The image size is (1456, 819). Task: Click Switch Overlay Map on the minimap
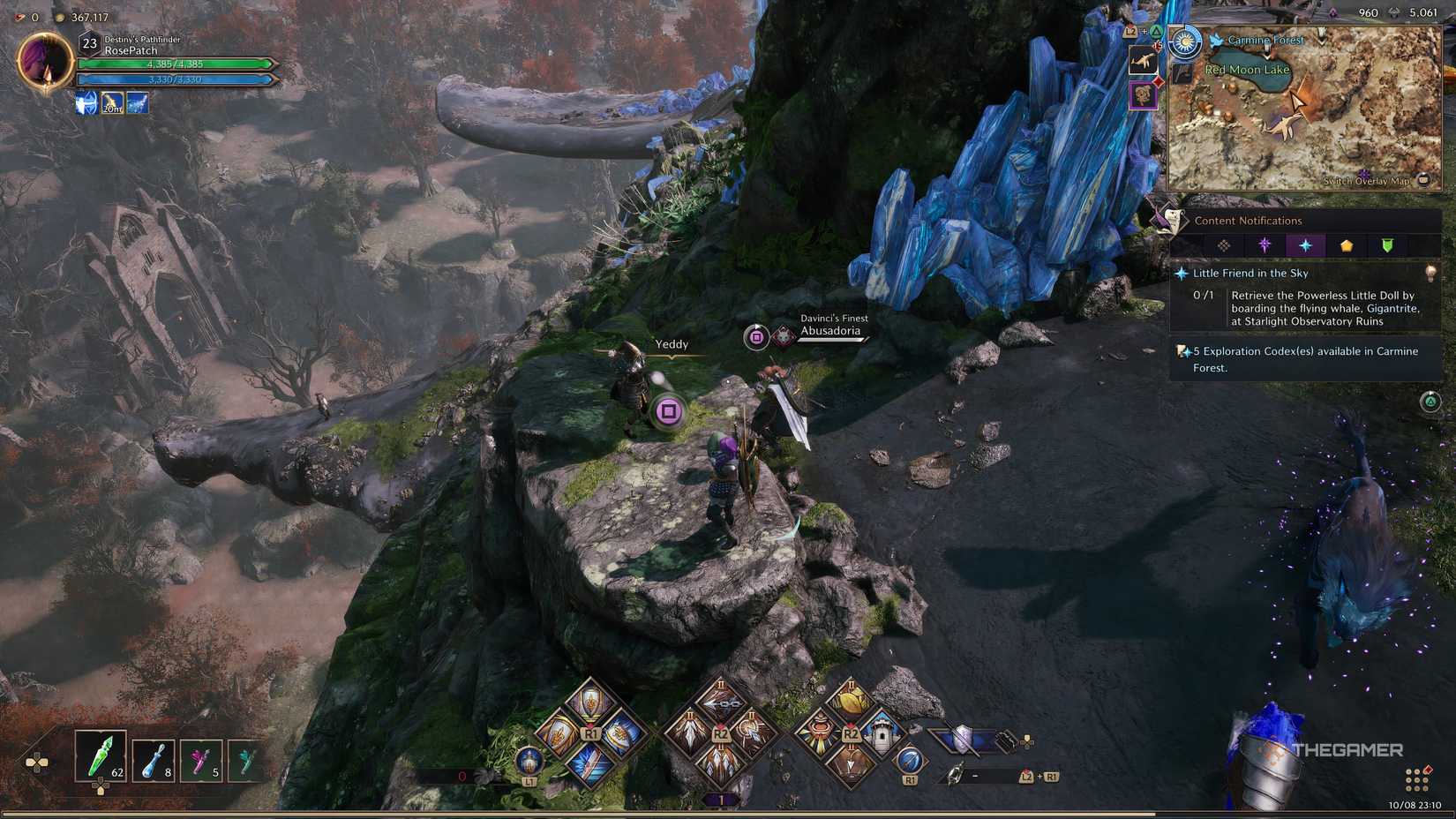click(x=1368, y=181)
